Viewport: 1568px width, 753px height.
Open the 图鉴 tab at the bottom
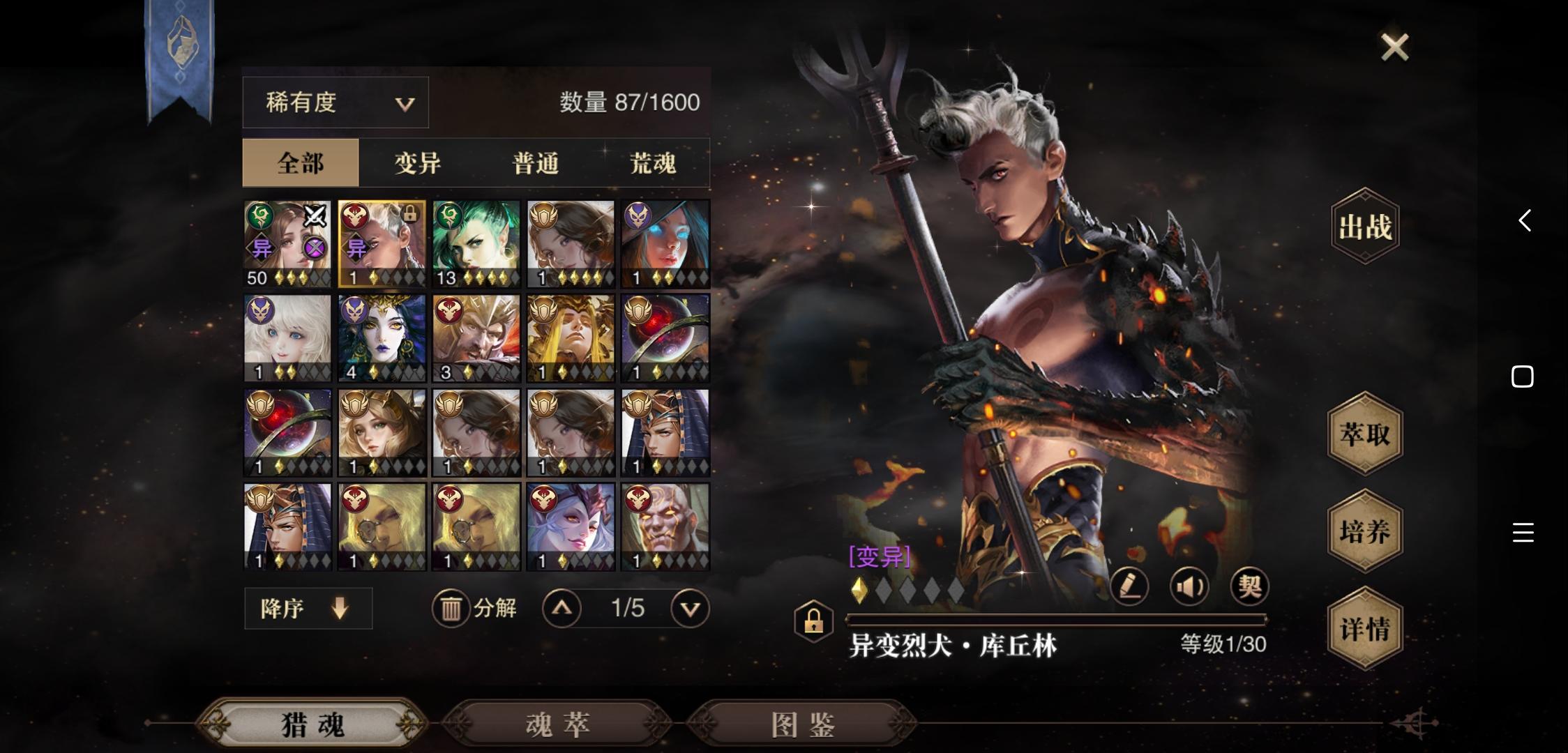pyautogui.click(x=800, y=724)
